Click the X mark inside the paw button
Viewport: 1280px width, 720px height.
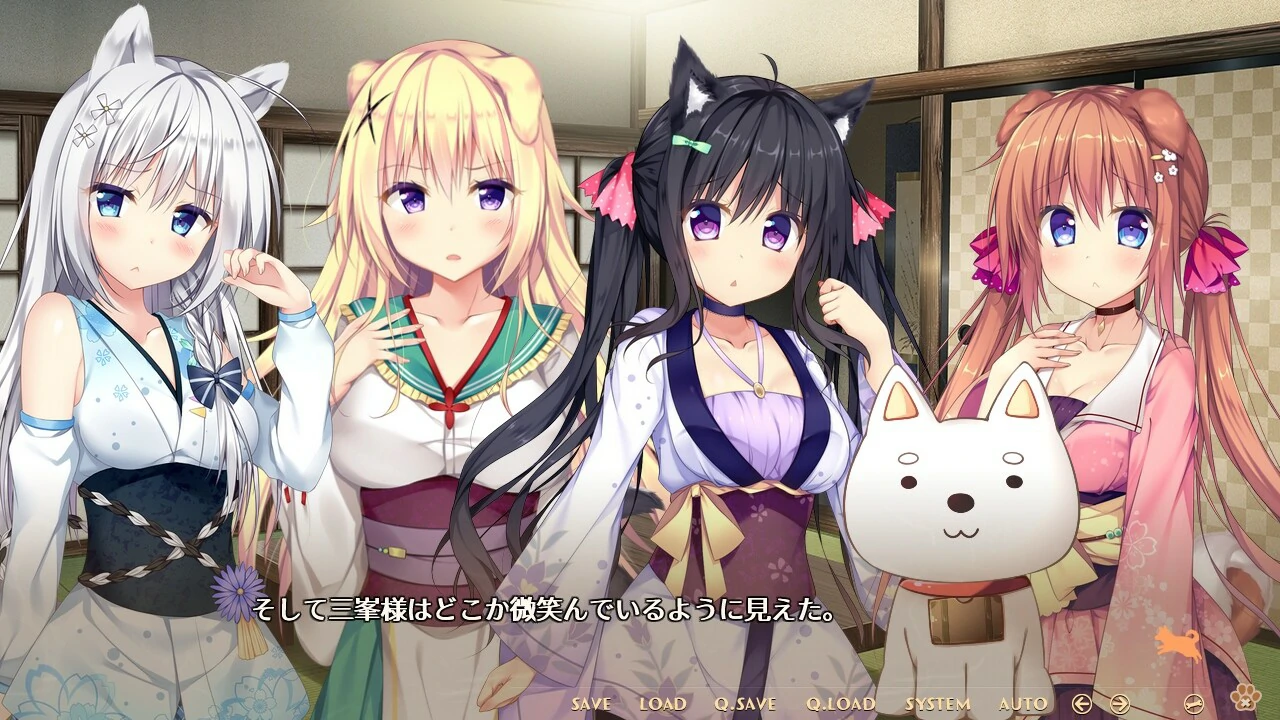pos(1247,702)
